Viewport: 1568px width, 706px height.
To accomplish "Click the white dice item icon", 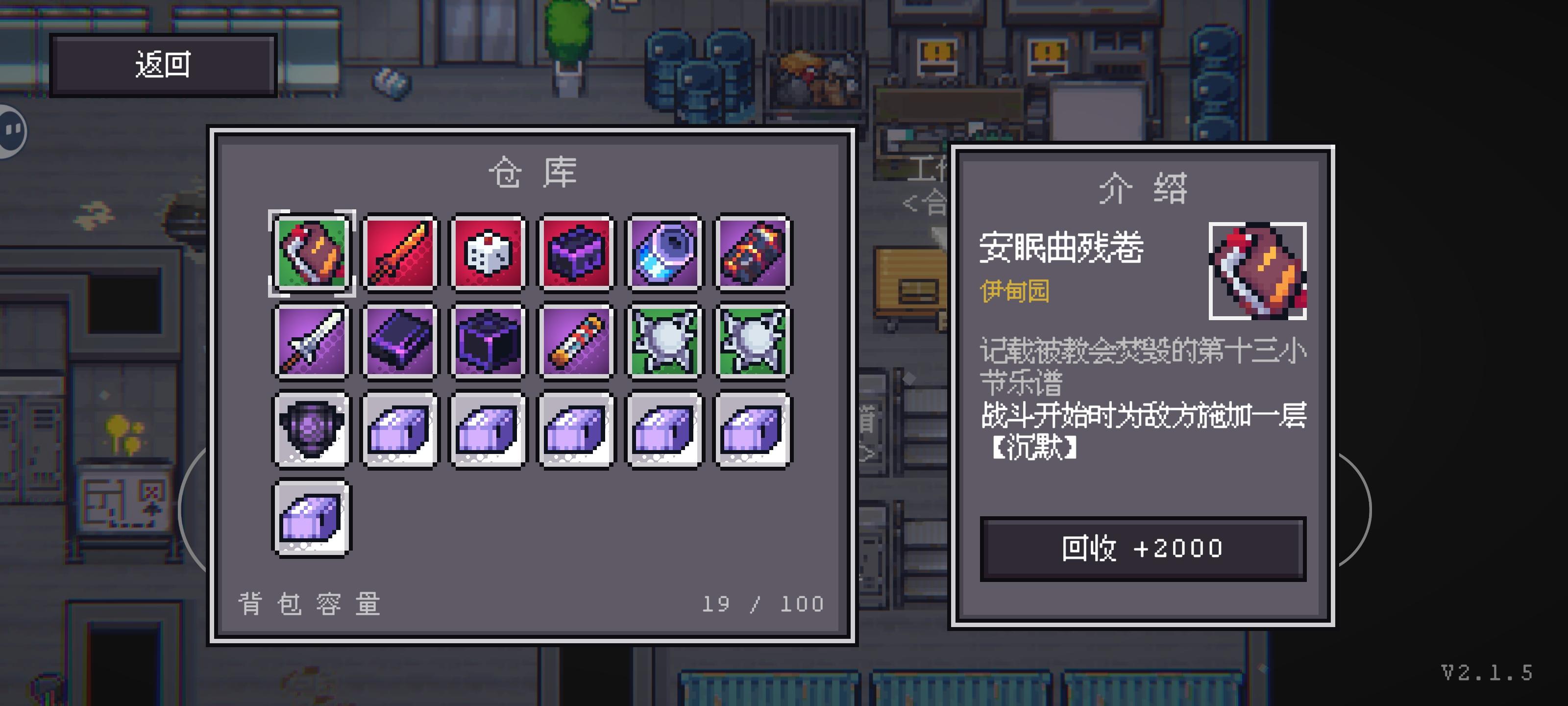I will tap(488, 253).
